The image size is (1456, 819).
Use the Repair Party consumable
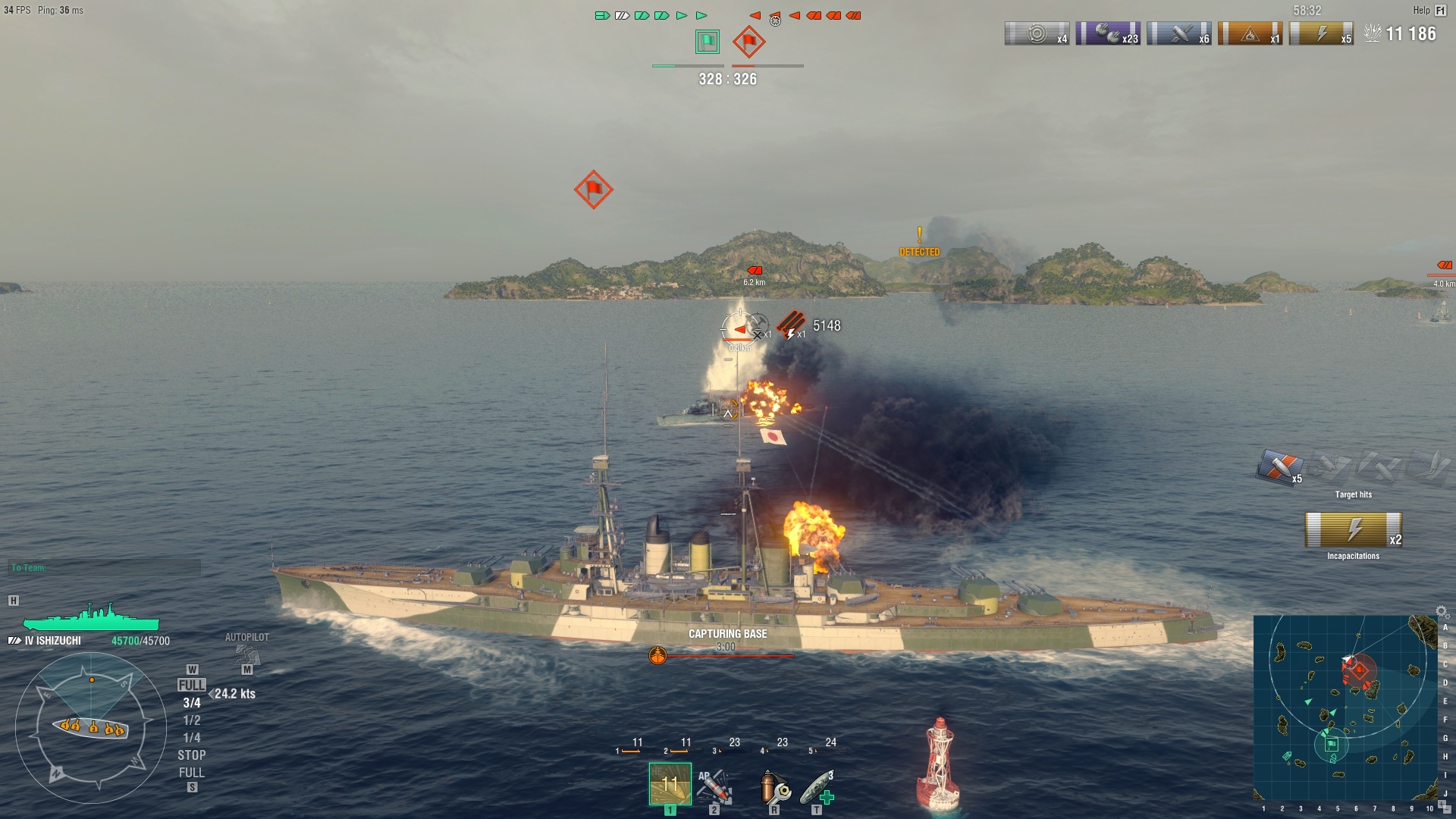point(817,787)
